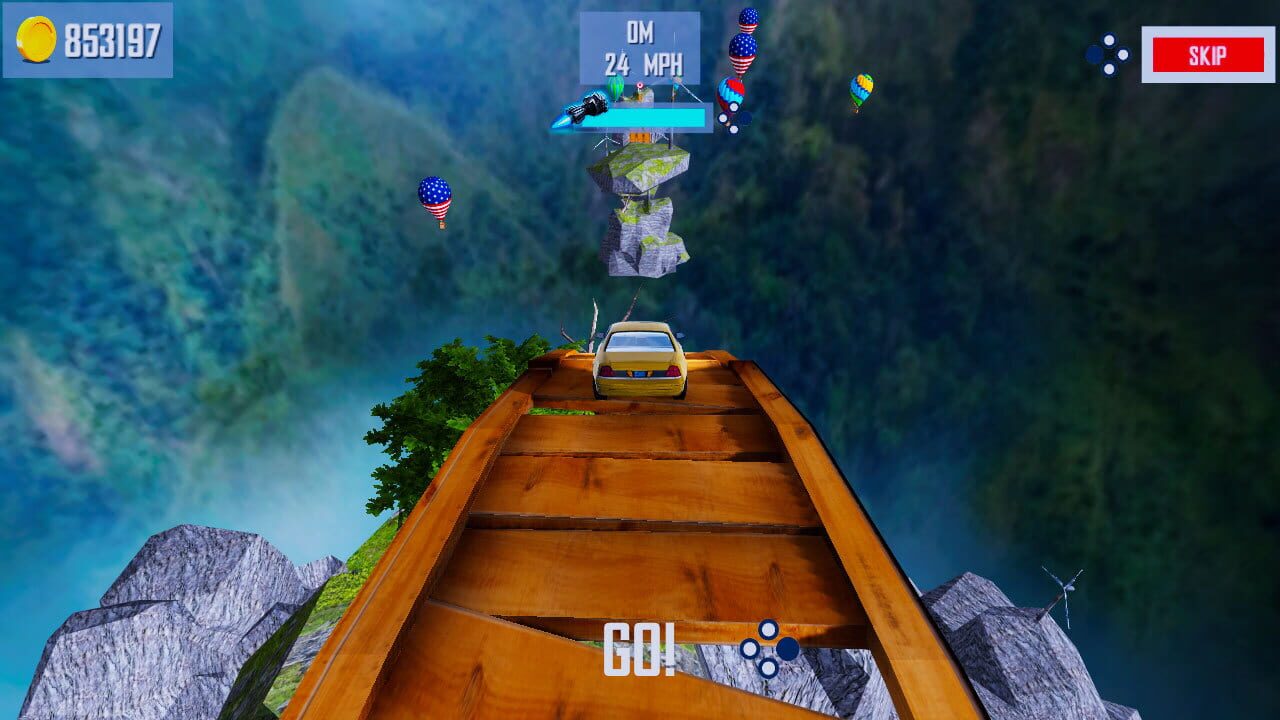This screenshot has width=1280, height=720.
Task: Click the red checkpoint marker above the rocks
Action: [640, 85]
